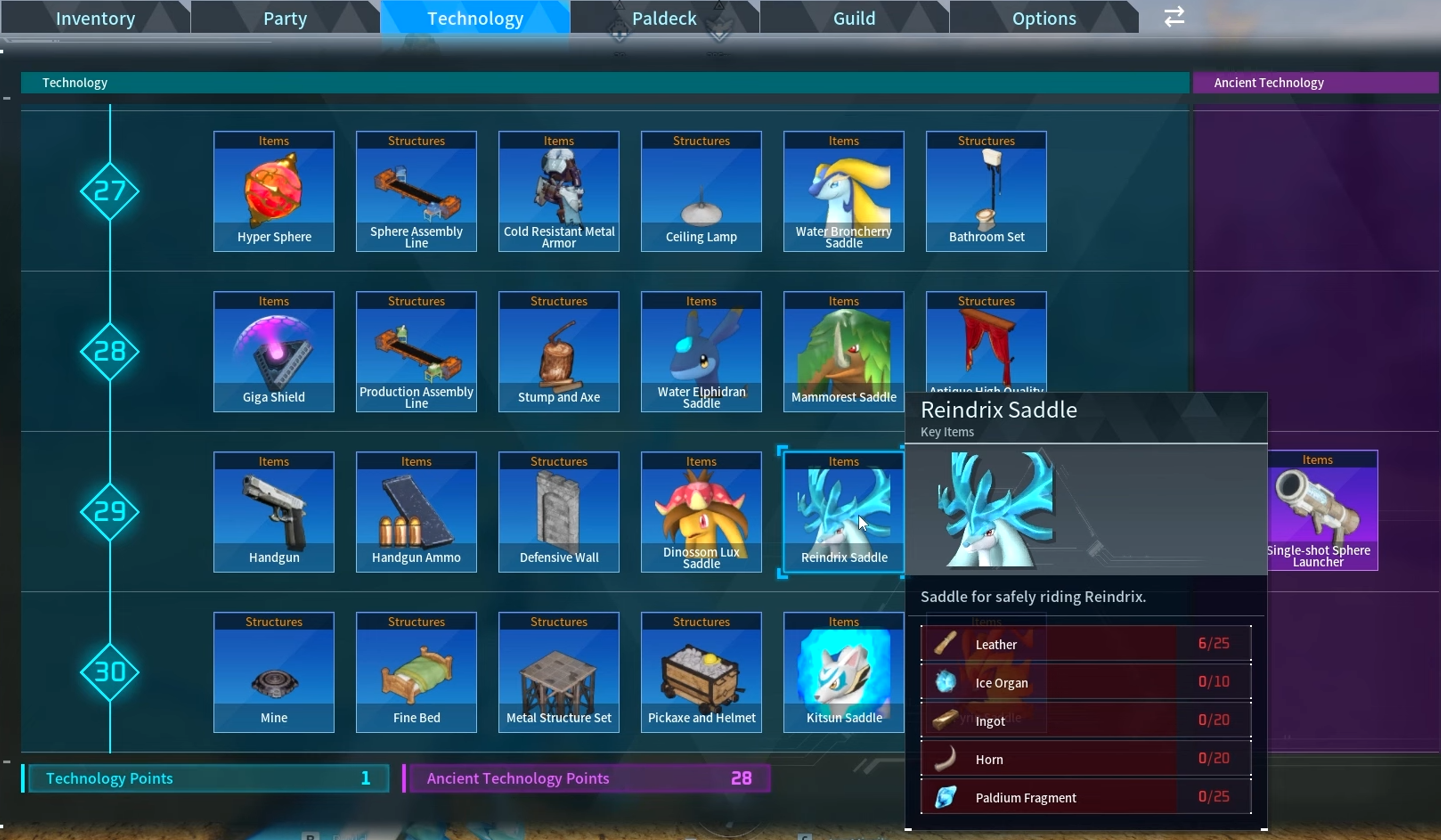Pick the Handgun Ammo item

click(416, 511)
